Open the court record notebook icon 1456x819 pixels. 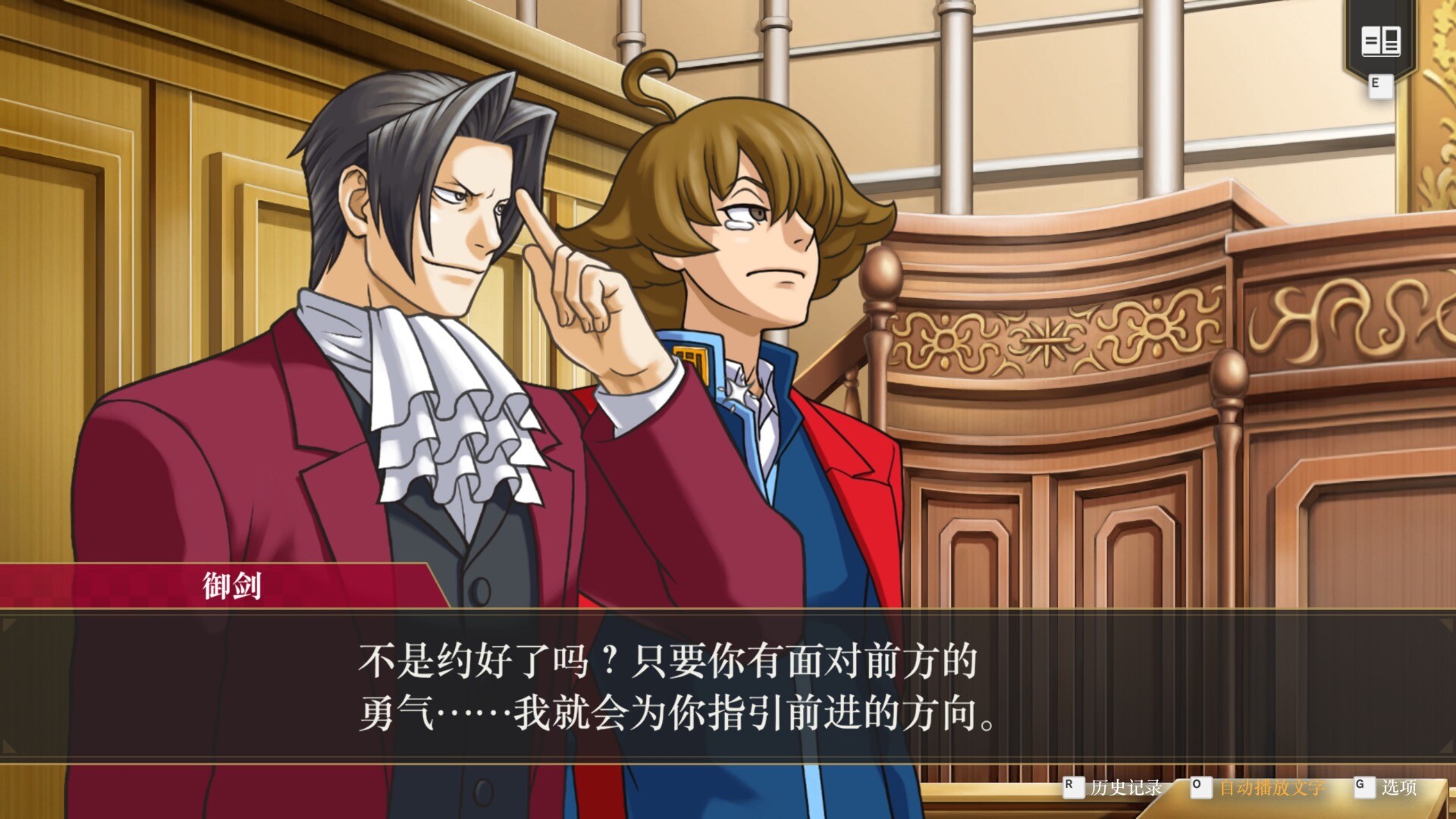click(x=1380, y=41)
